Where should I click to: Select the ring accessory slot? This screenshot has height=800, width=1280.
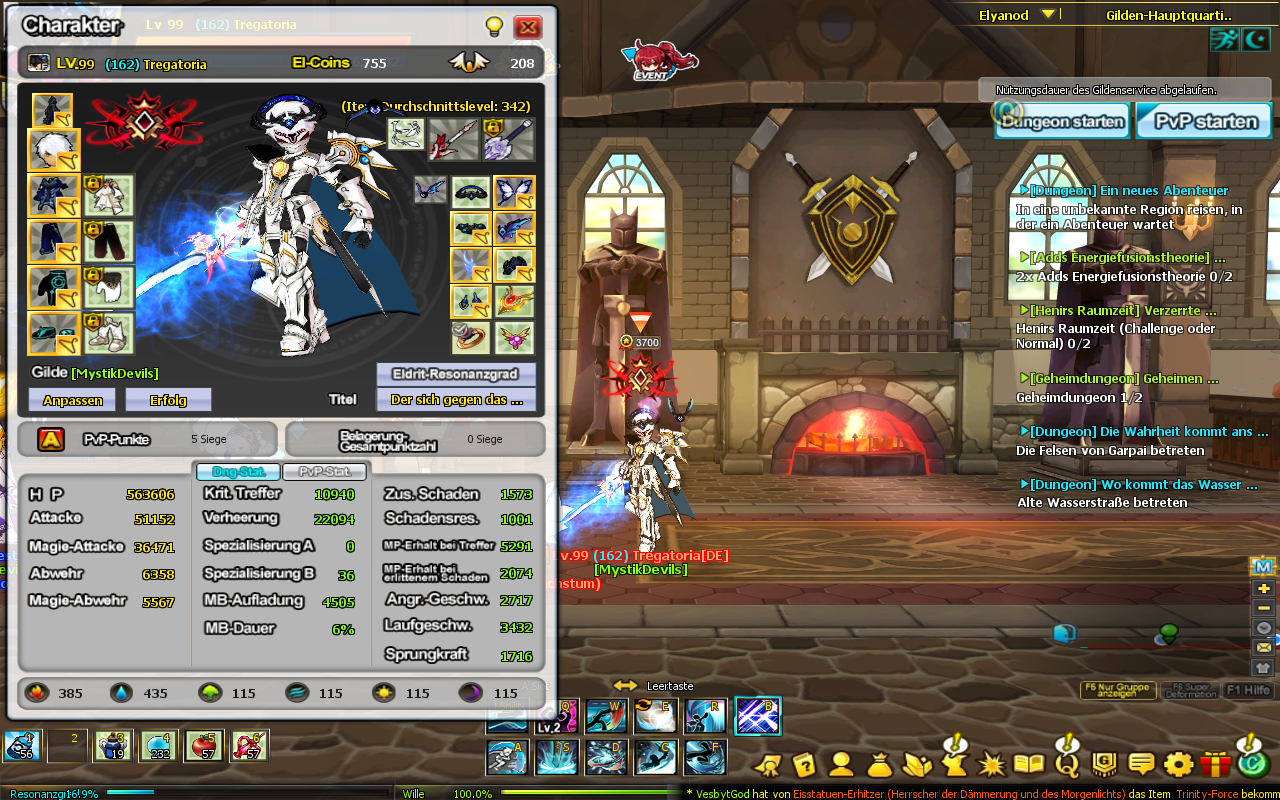pos(470,337)
